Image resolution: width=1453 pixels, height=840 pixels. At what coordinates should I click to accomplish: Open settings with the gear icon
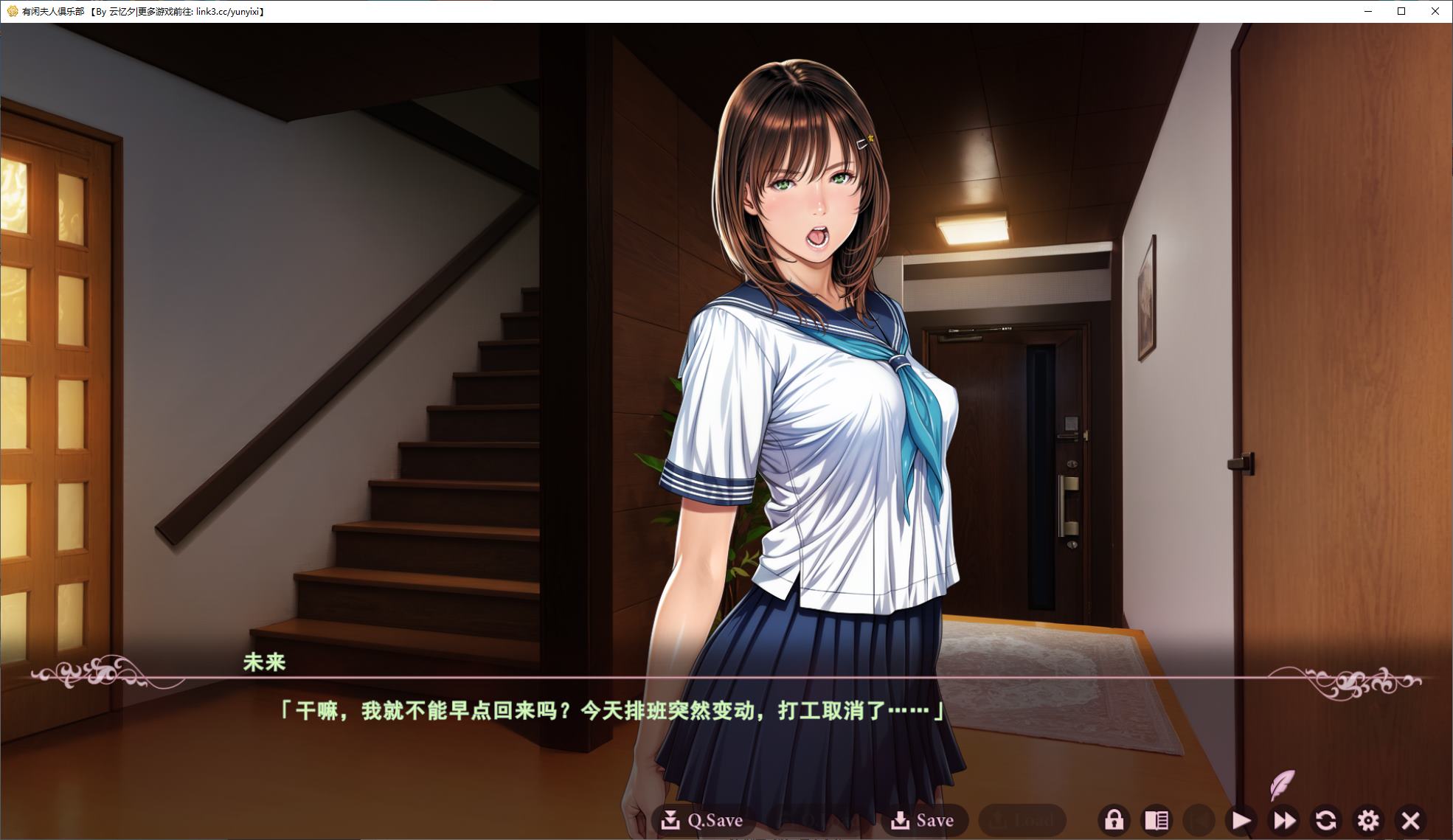coord(1369,819)
